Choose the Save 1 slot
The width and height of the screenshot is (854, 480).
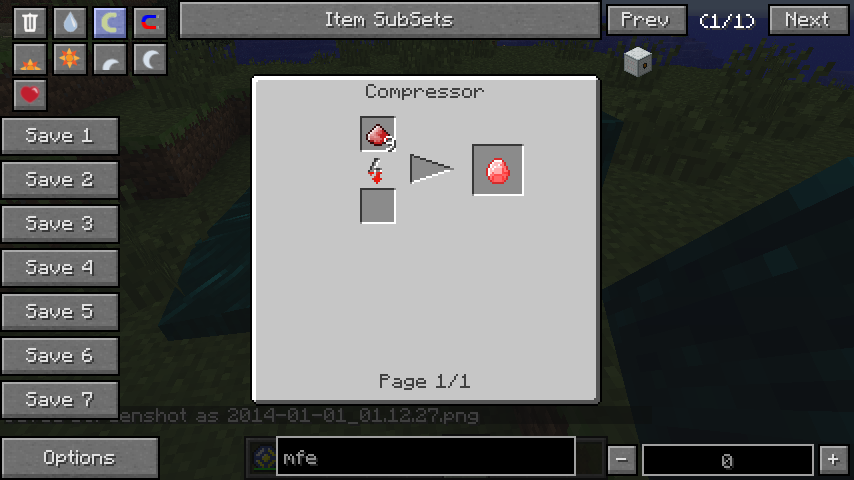pyautogui.click(x=60, y=136)
